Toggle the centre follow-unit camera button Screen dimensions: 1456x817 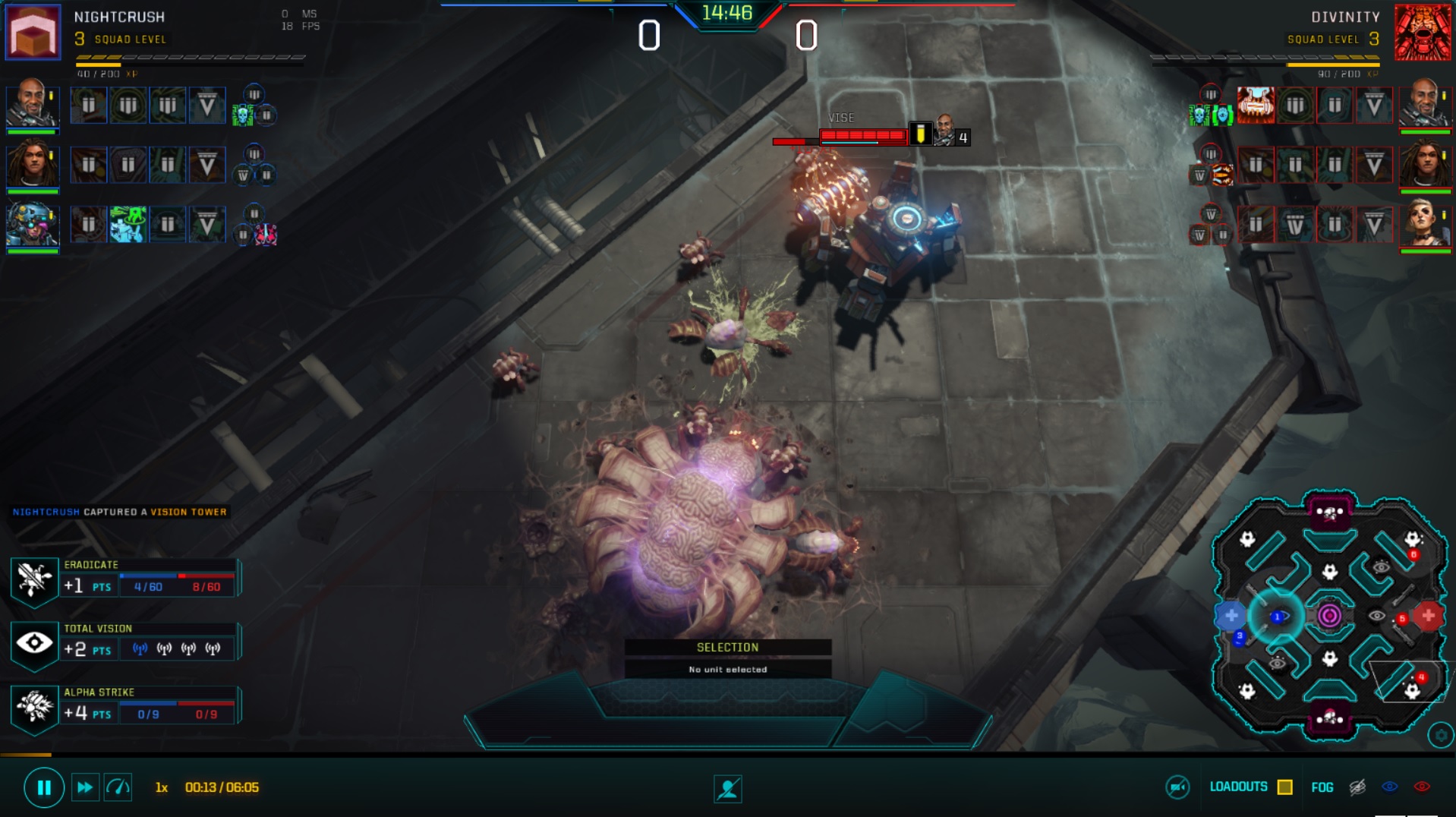(727, 789)
